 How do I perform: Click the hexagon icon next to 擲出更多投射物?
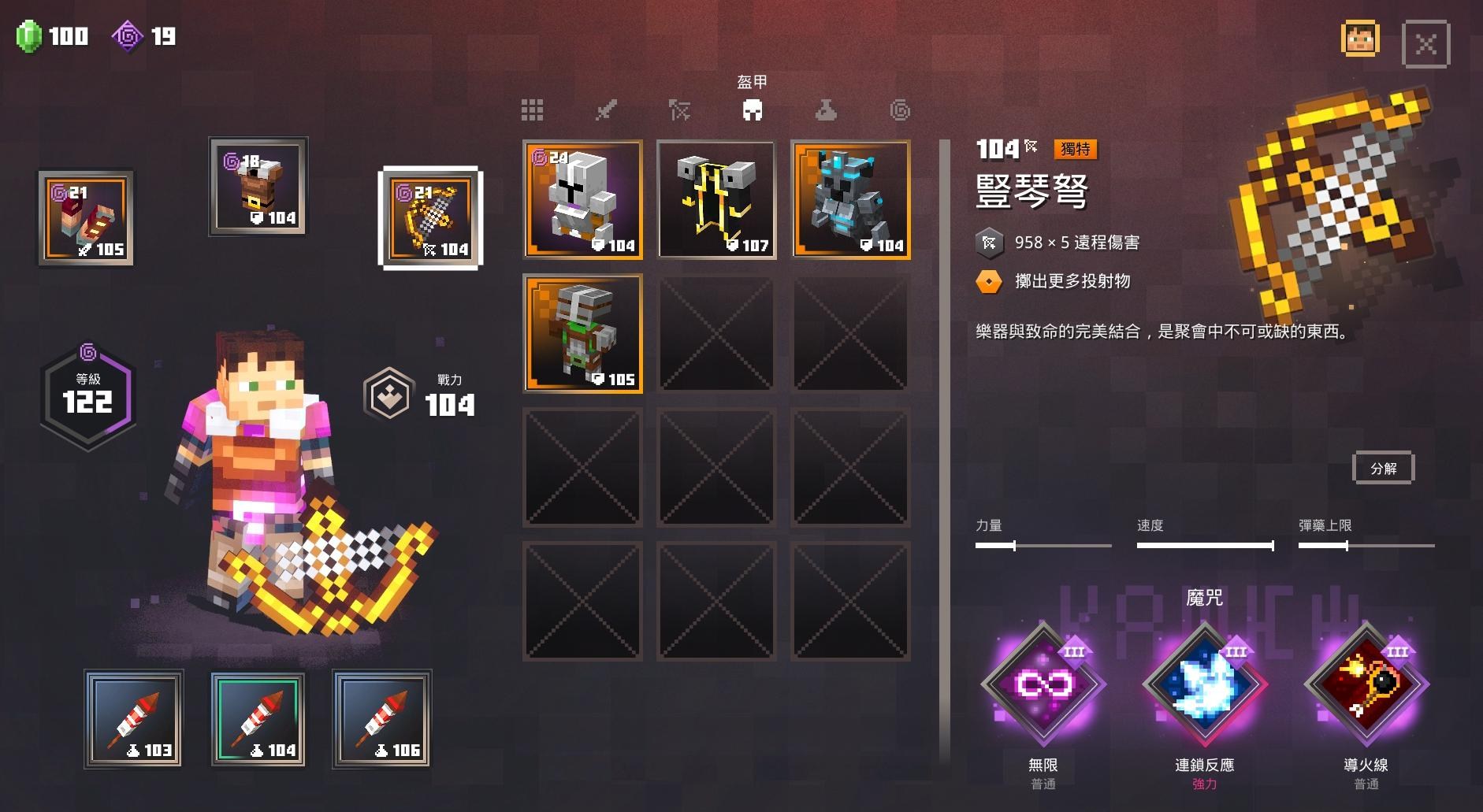tap(990, 280)
